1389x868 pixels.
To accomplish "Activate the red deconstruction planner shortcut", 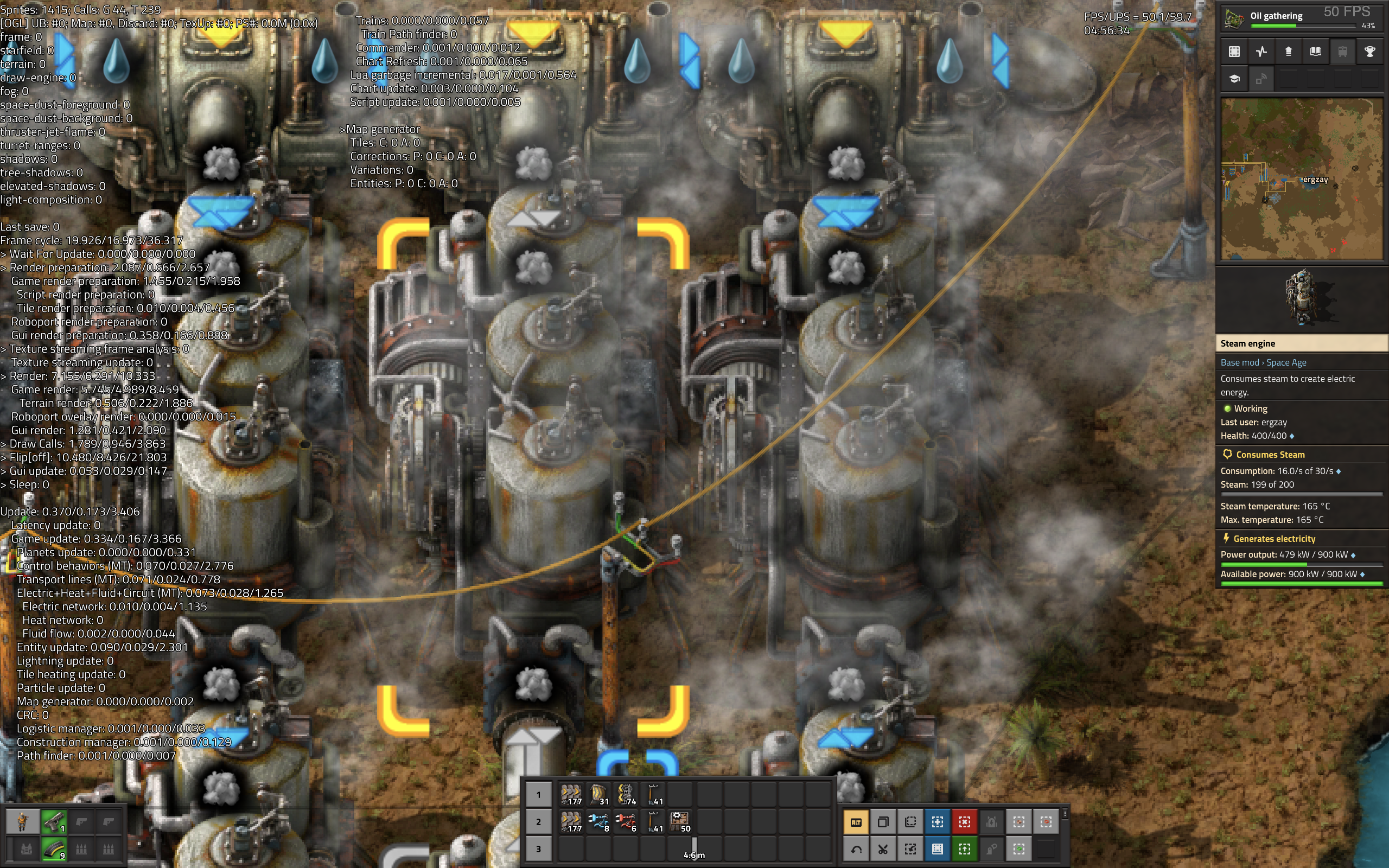I will (x=964, y=822).
